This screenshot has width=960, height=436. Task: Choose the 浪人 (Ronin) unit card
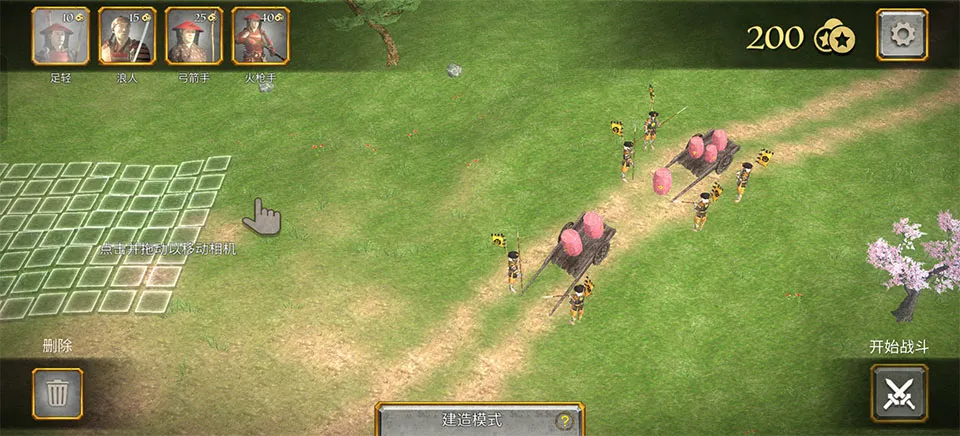click(x=127, y=36)
